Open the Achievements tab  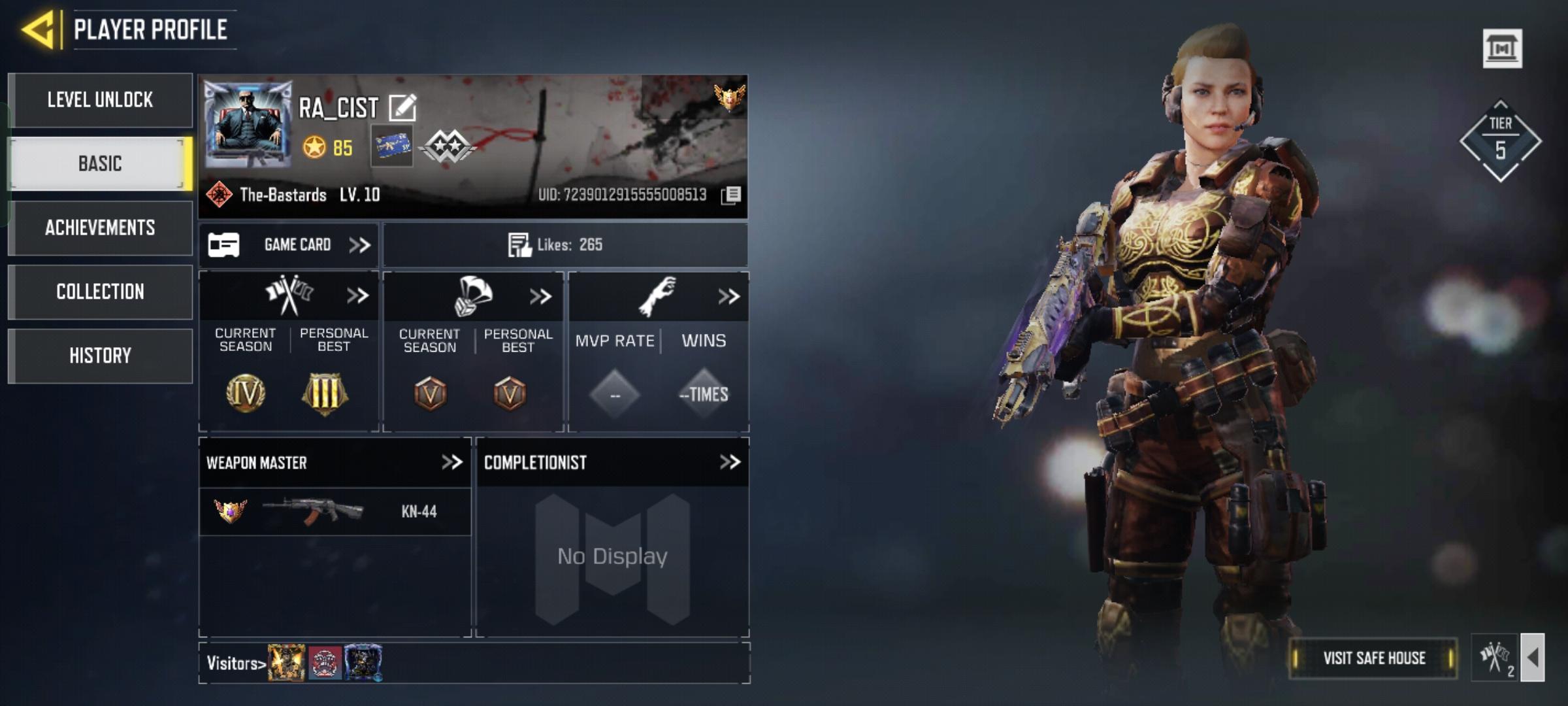[101, 227]
